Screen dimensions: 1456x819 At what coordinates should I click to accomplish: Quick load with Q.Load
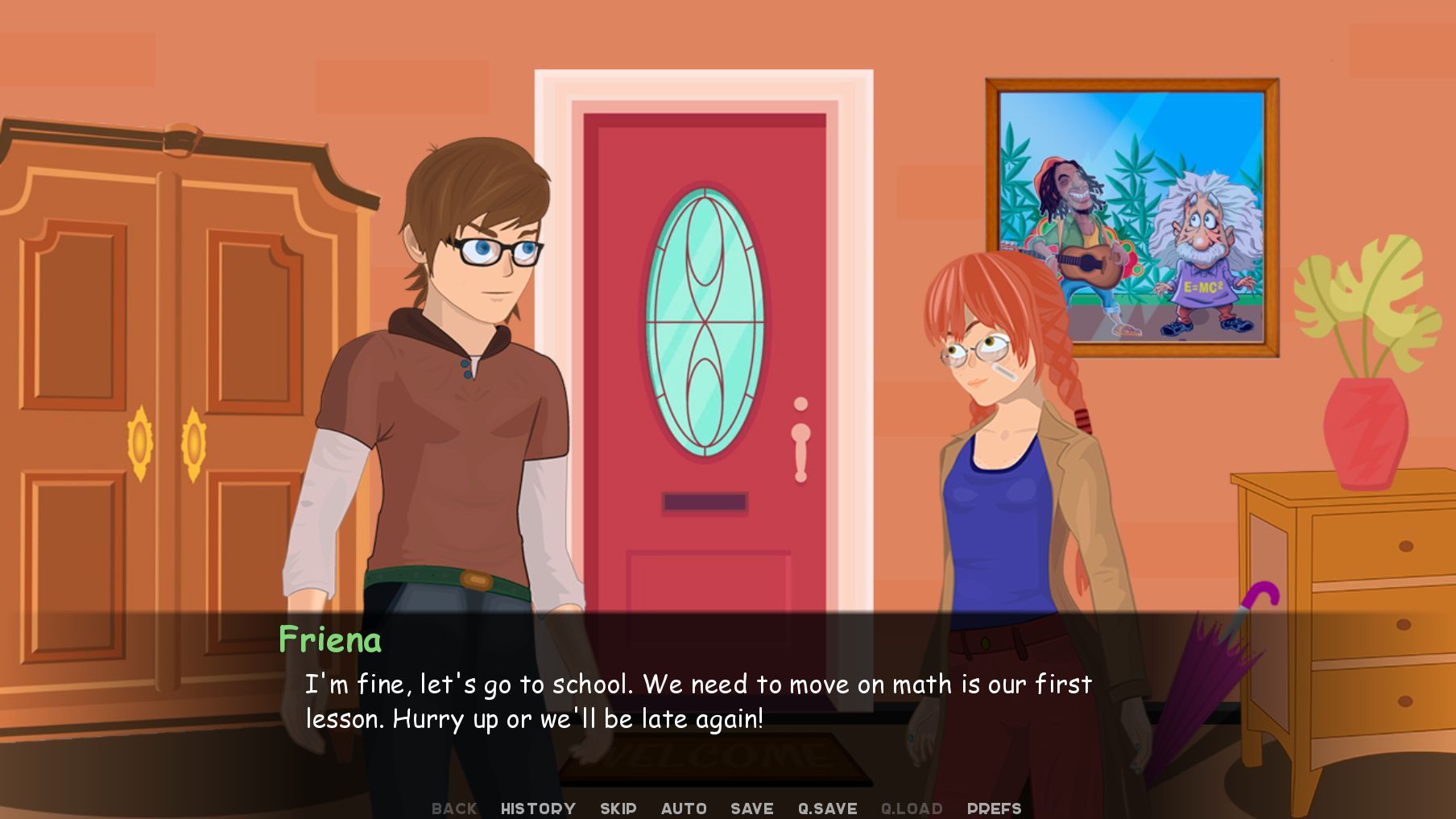tap(912, 808)
